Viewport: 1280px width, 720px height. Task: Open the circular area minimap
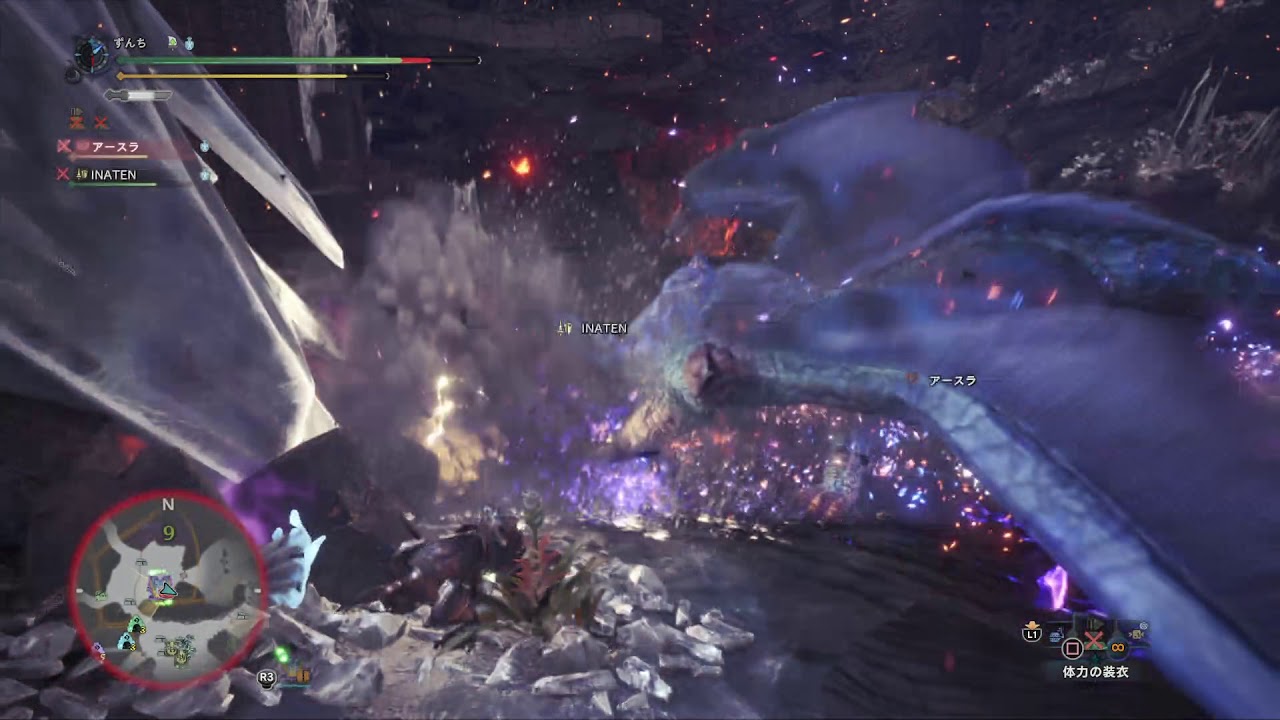point(168,589)
